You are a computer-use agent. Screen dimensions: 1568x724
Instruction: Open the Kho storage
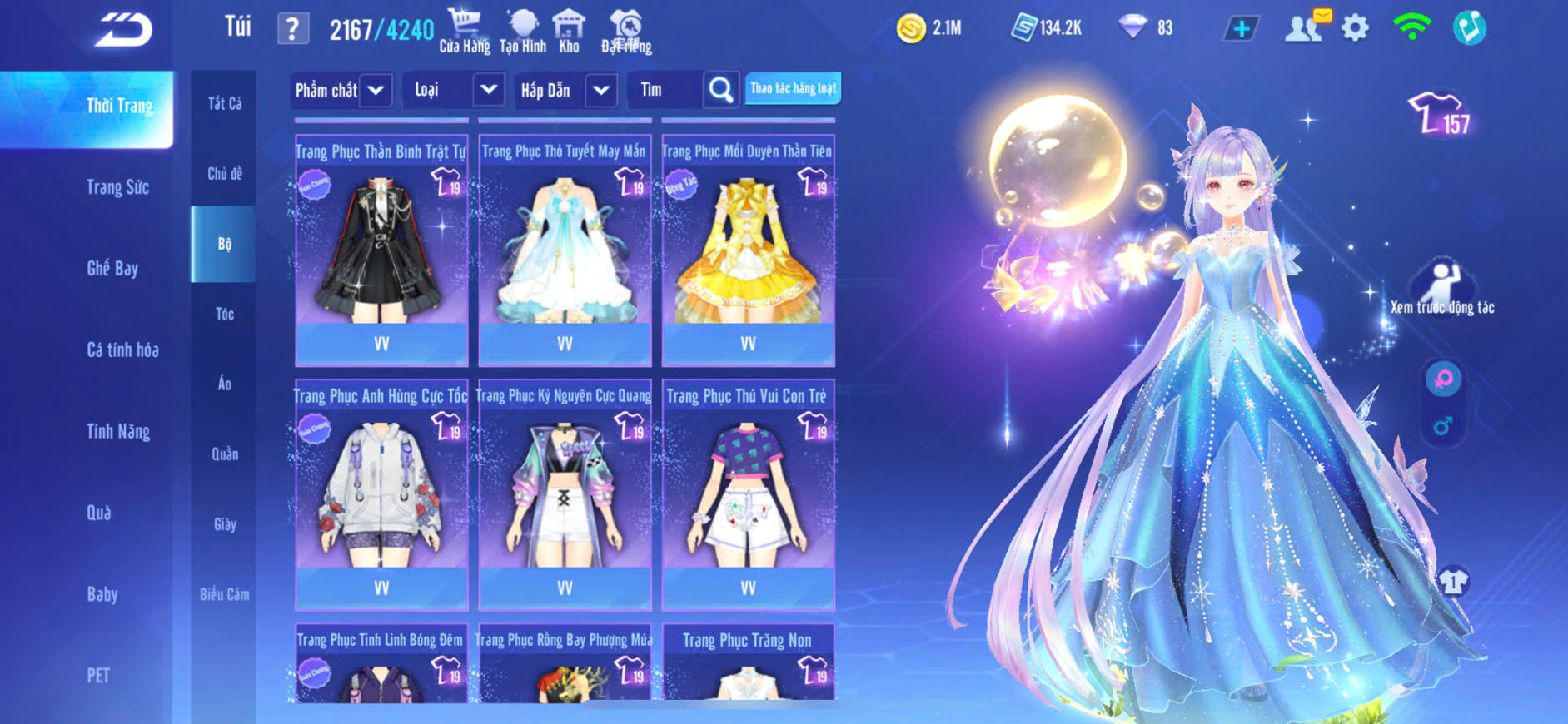point(569,31)
